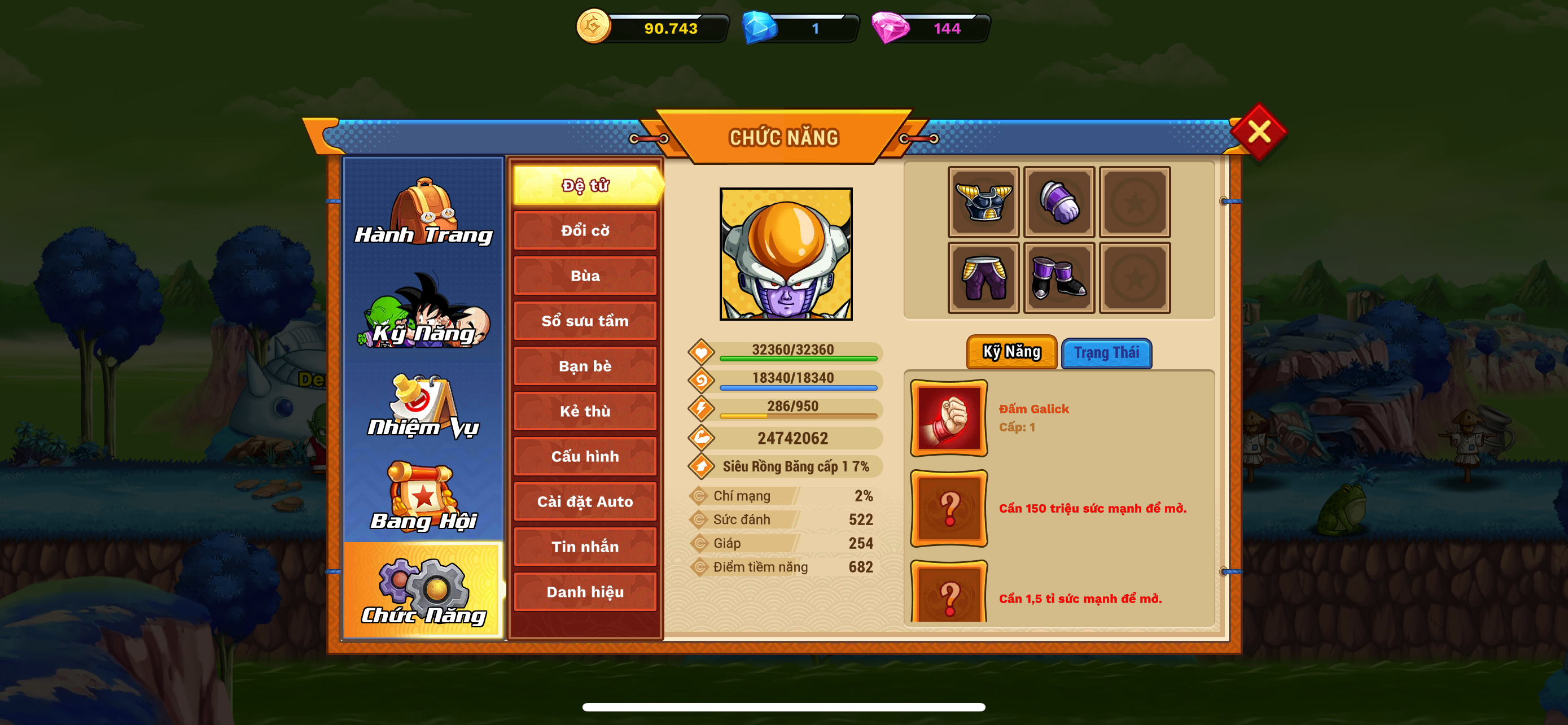
Task: Click the Đấm Galick skill icon
Action: pos(948,418)
